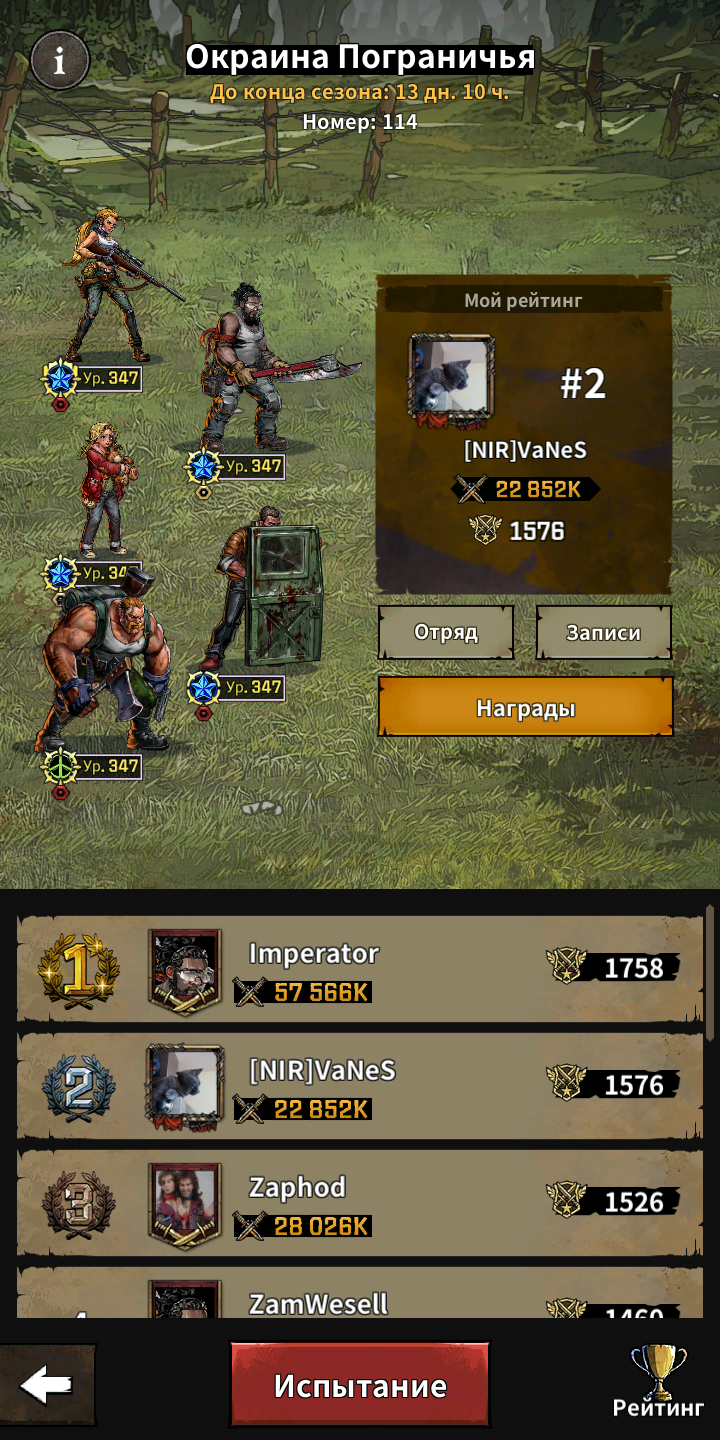This screenshot has height=1440, width=720.
Task: View the Записи battle records
Action: coord(603,632)
